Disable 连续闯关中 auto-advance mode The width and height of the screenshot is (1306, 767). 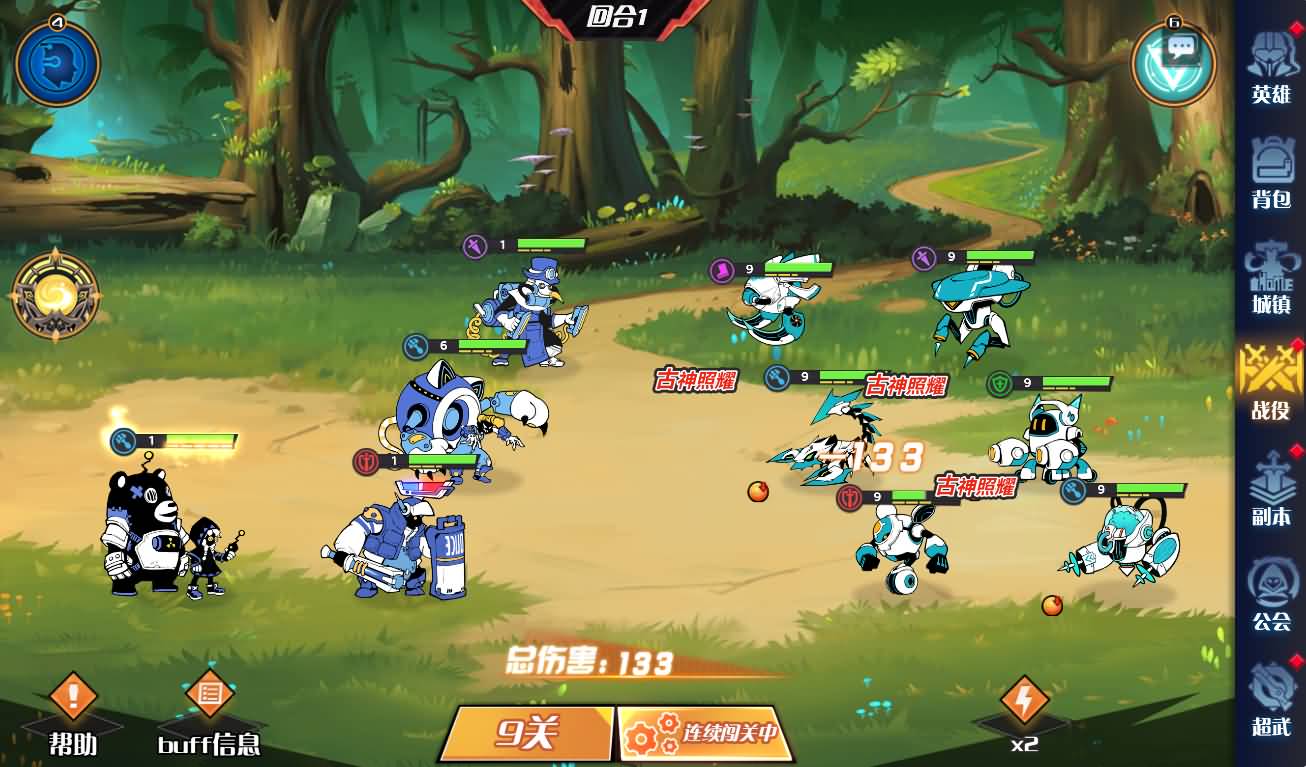[705, 735]
